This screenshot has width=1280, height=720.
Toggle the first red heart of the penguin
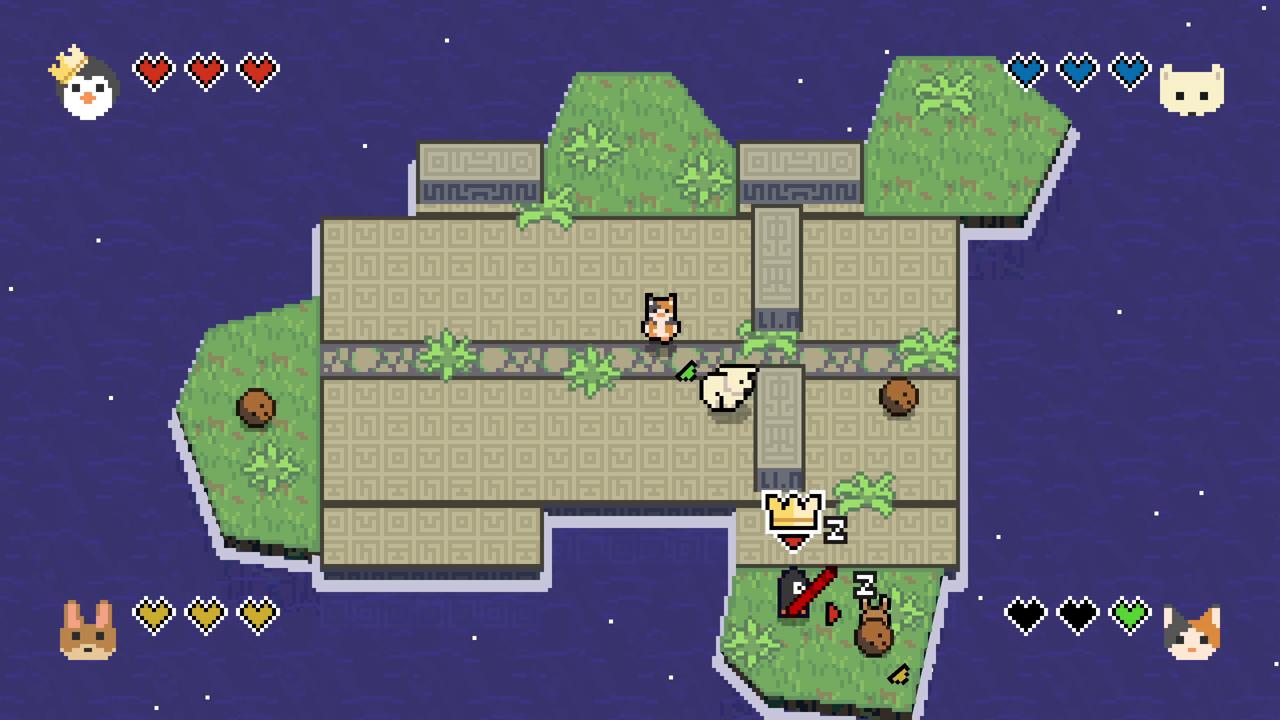point(153,70)
